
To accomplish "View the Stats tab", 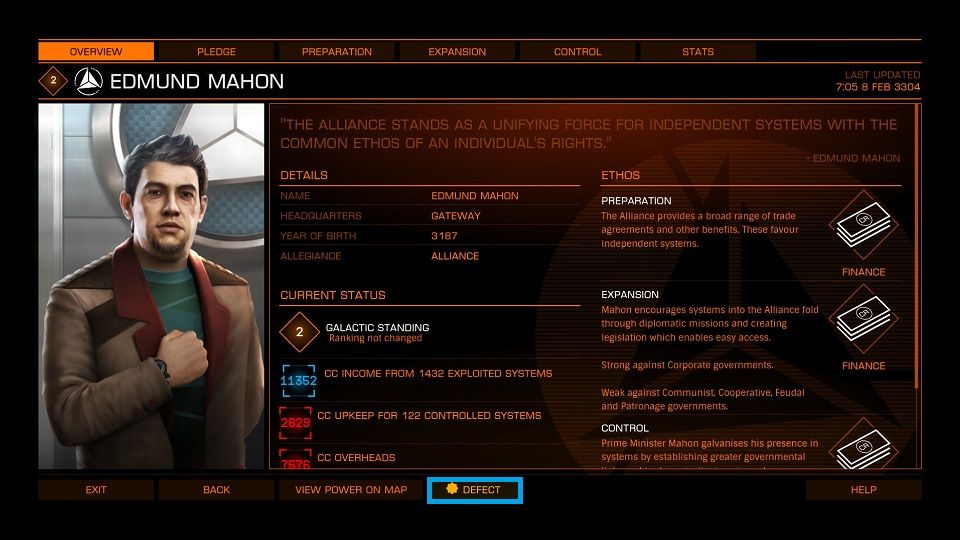I will [x=698, y=51].
